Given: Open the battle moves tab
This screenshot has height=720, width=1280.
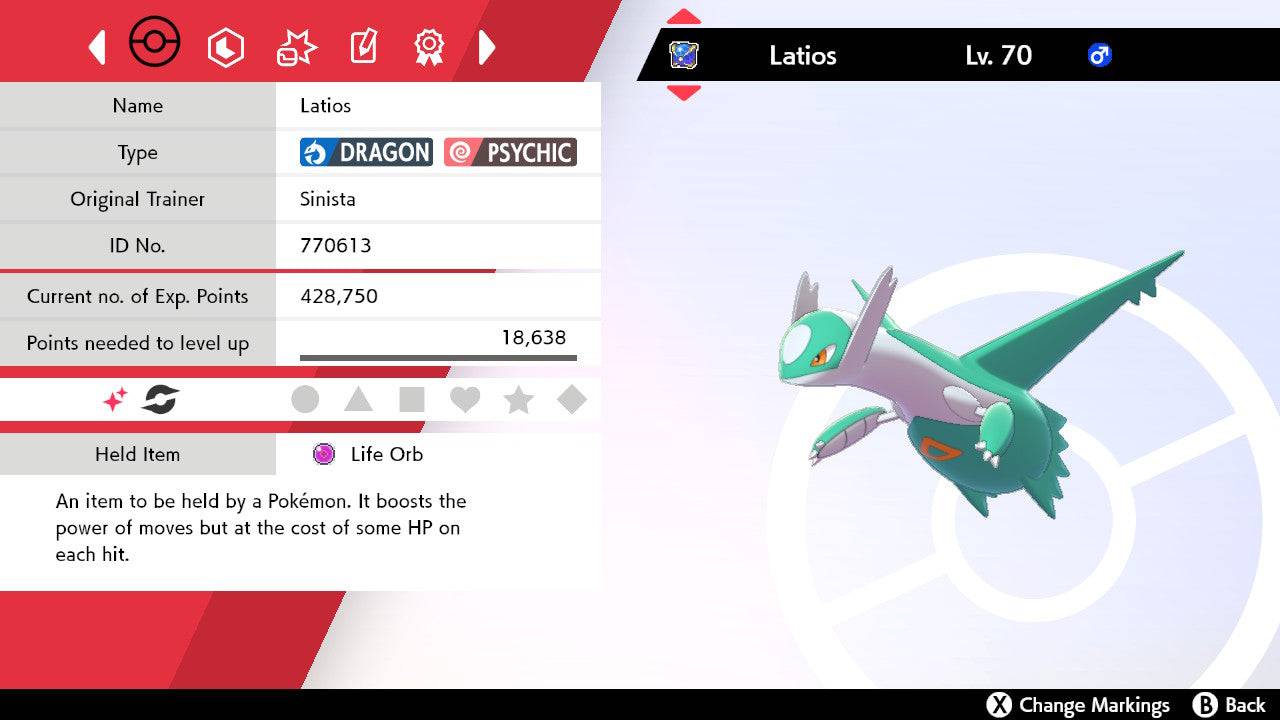Looking at the screenshot, I should point(296,47).
